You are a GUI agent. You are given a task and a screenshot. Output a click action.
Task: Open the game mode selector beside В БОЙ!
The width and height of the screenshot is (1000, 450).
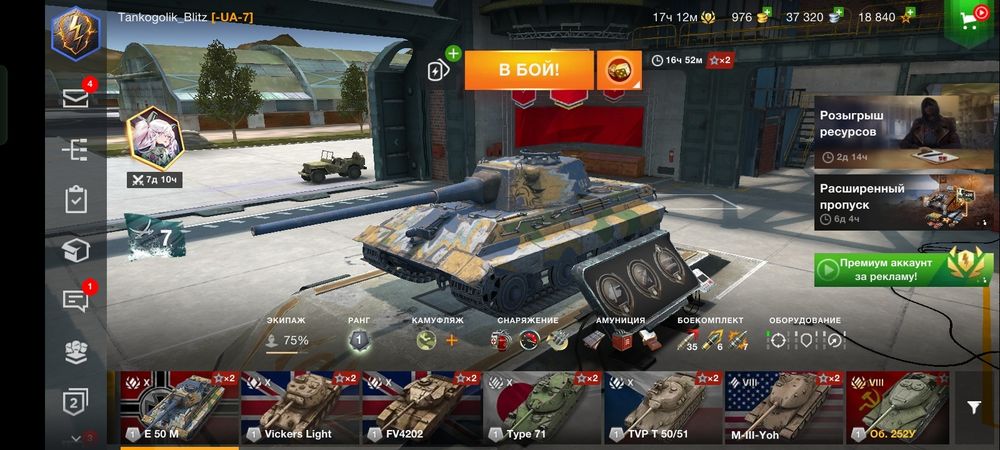tap(620, 70)
